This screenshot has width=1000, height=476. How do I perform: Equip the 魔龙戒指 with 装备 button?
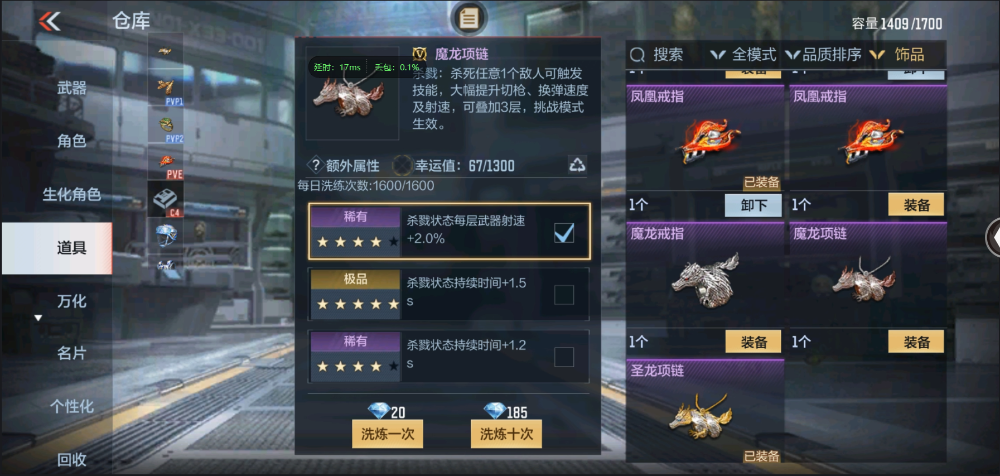(x=753, y=342)
